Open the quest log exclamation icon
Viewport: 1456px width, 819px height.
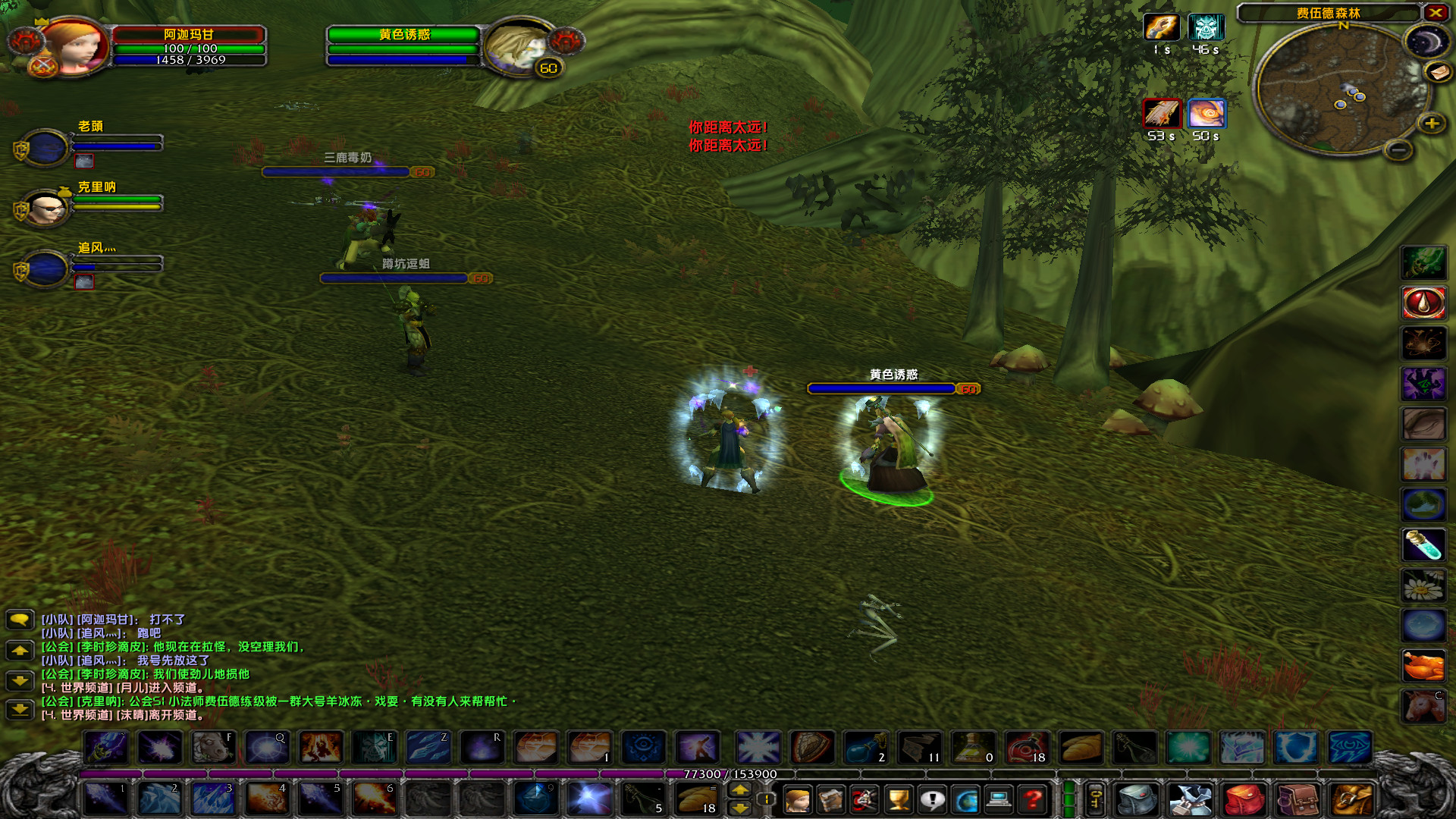932,800
